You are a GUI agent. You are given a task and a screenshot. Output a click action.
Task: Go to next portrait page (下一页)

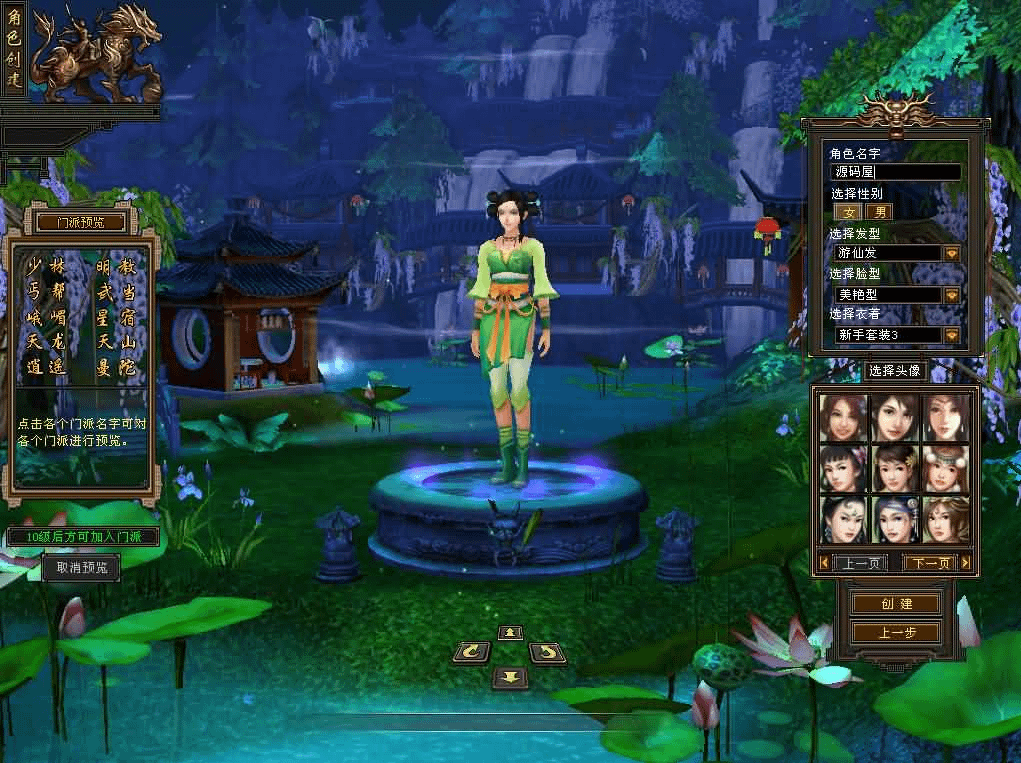click(x=928, y=563)
